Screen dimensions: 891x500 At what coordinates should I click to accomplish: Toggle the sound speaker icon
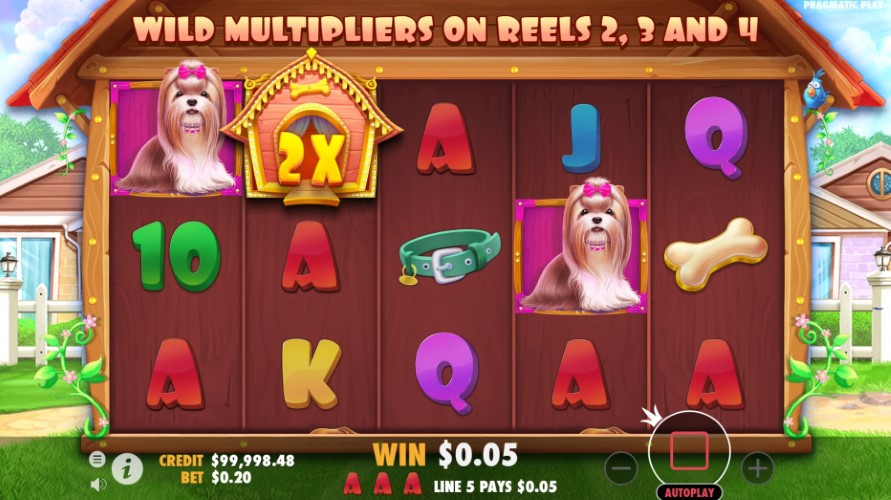[x=98, y=484]
